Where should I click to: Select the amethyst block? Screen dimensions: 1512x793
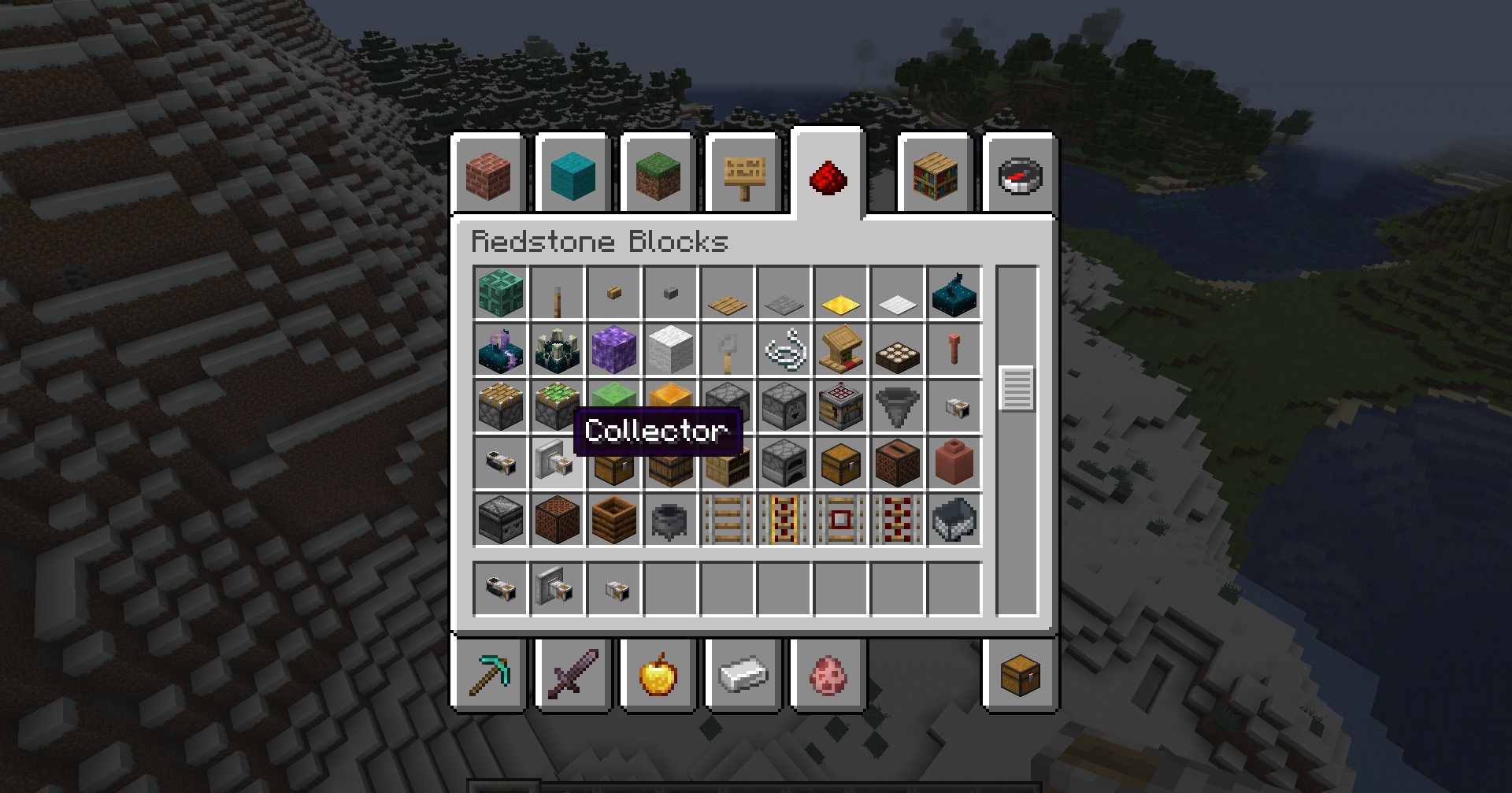(x=614, y=350)
